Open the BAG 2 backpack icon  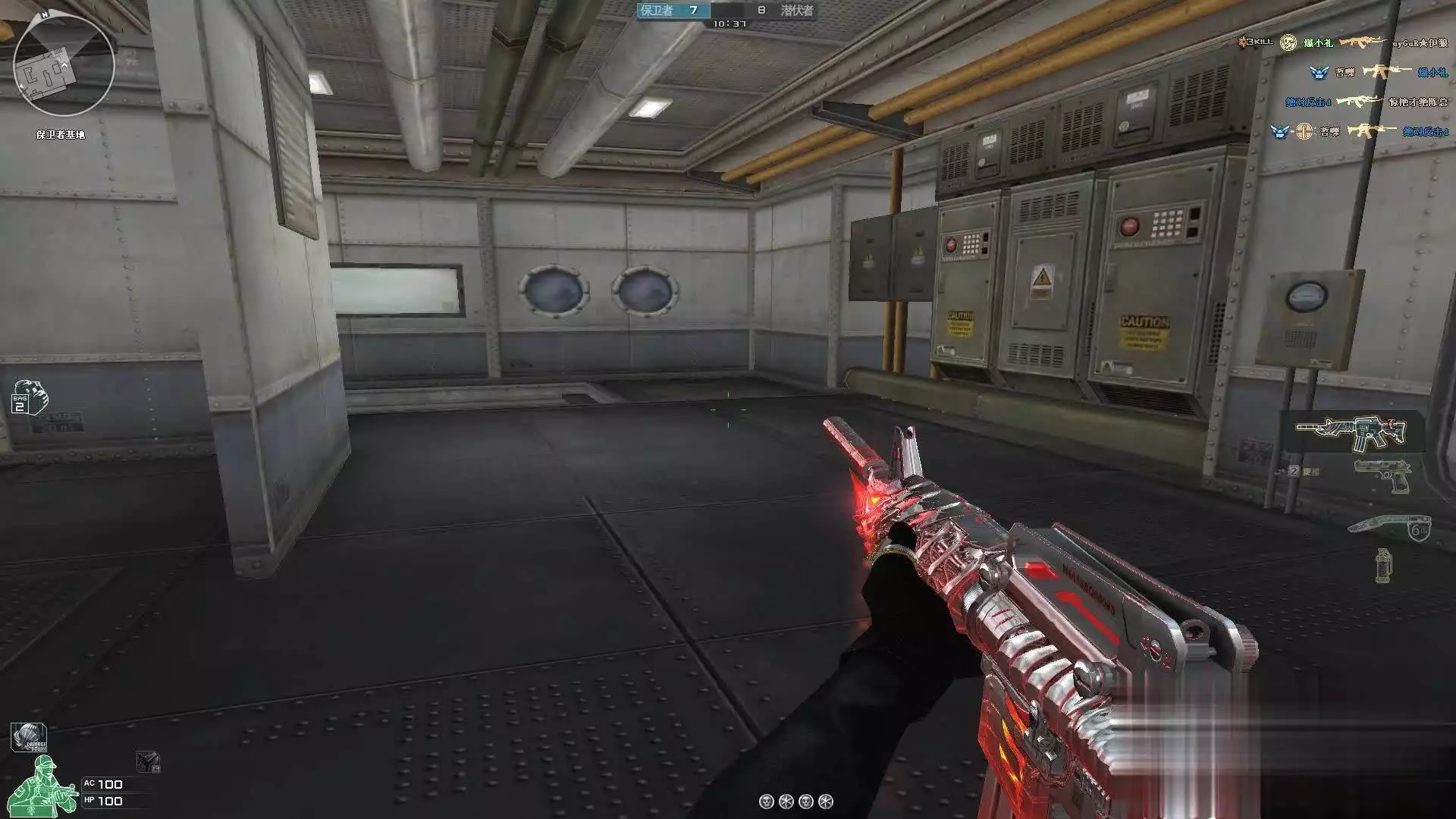(30, 397)
